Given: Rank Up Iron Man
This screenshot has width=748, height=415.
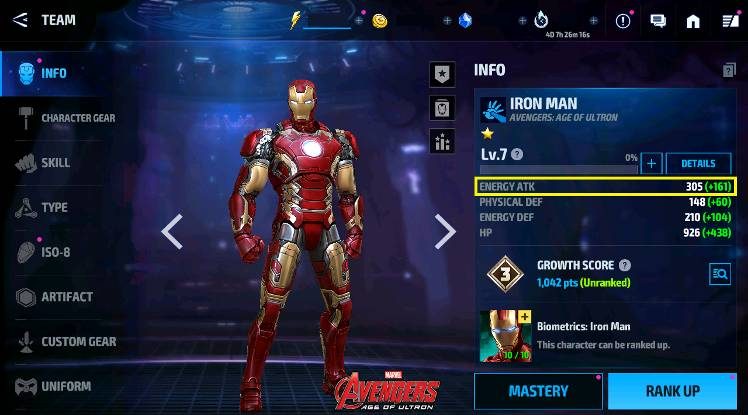Looking at the screenshot, I should (671, 391).
